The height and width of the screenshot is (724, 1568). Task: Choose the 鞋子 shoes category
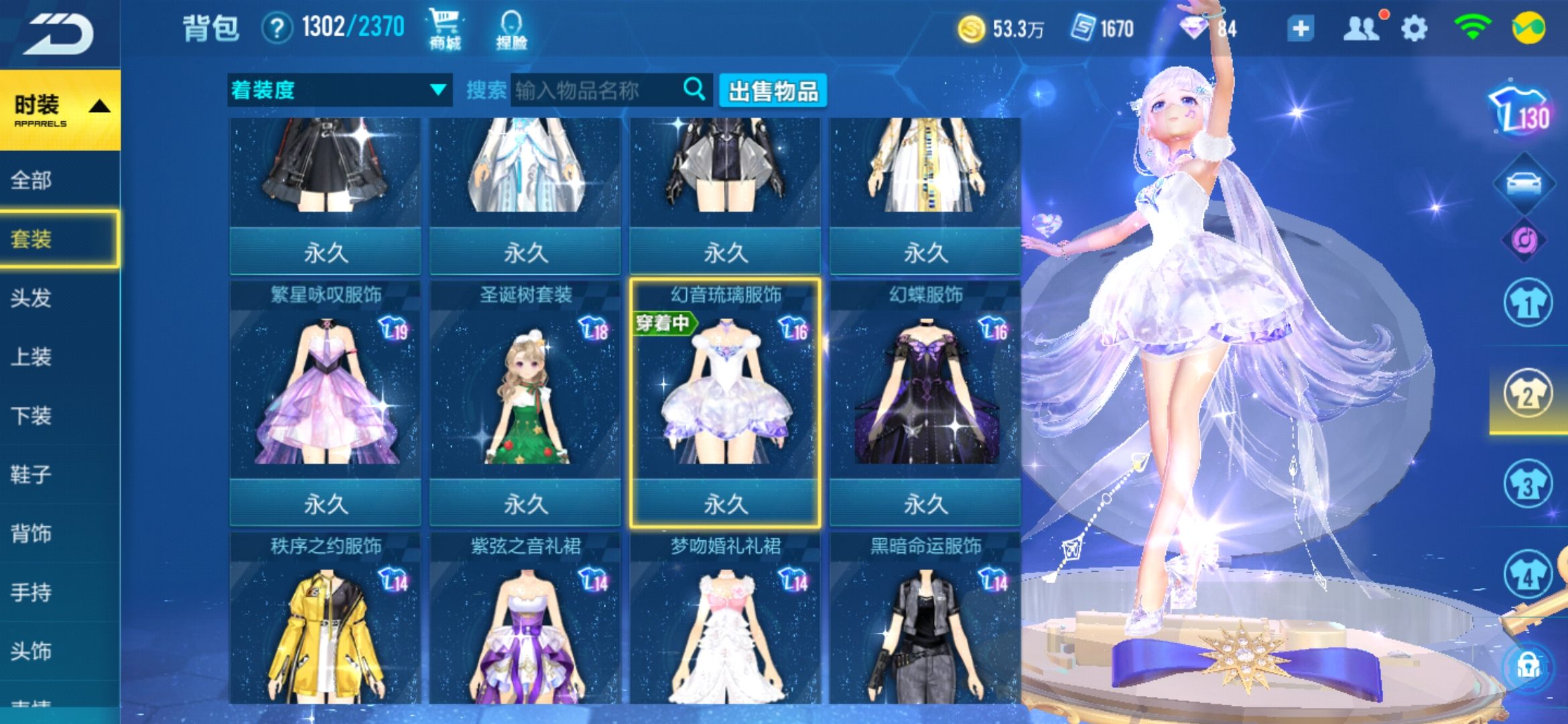pyautogui.click(x=31, y=475)
